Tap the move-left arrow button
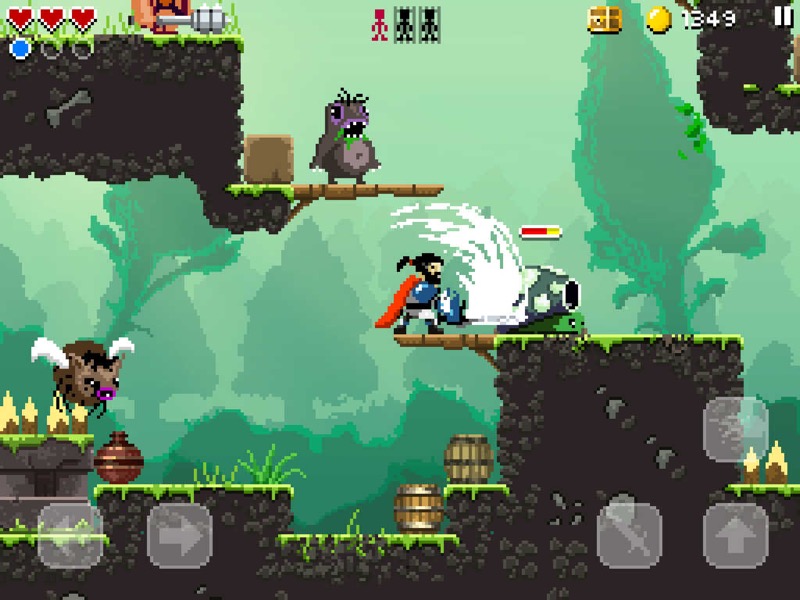This screenshot has height=600, width=800. [x=70, y=536]
